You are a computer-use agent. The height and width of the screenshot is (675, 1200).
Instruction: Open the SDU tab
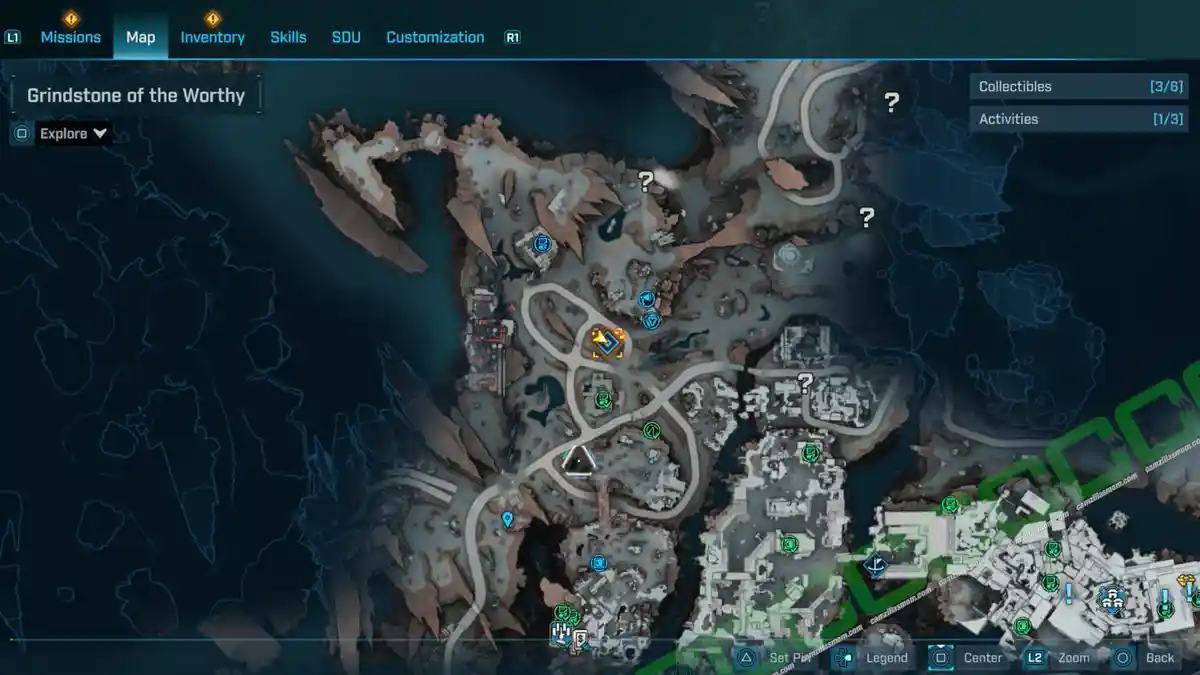[346, 37]
